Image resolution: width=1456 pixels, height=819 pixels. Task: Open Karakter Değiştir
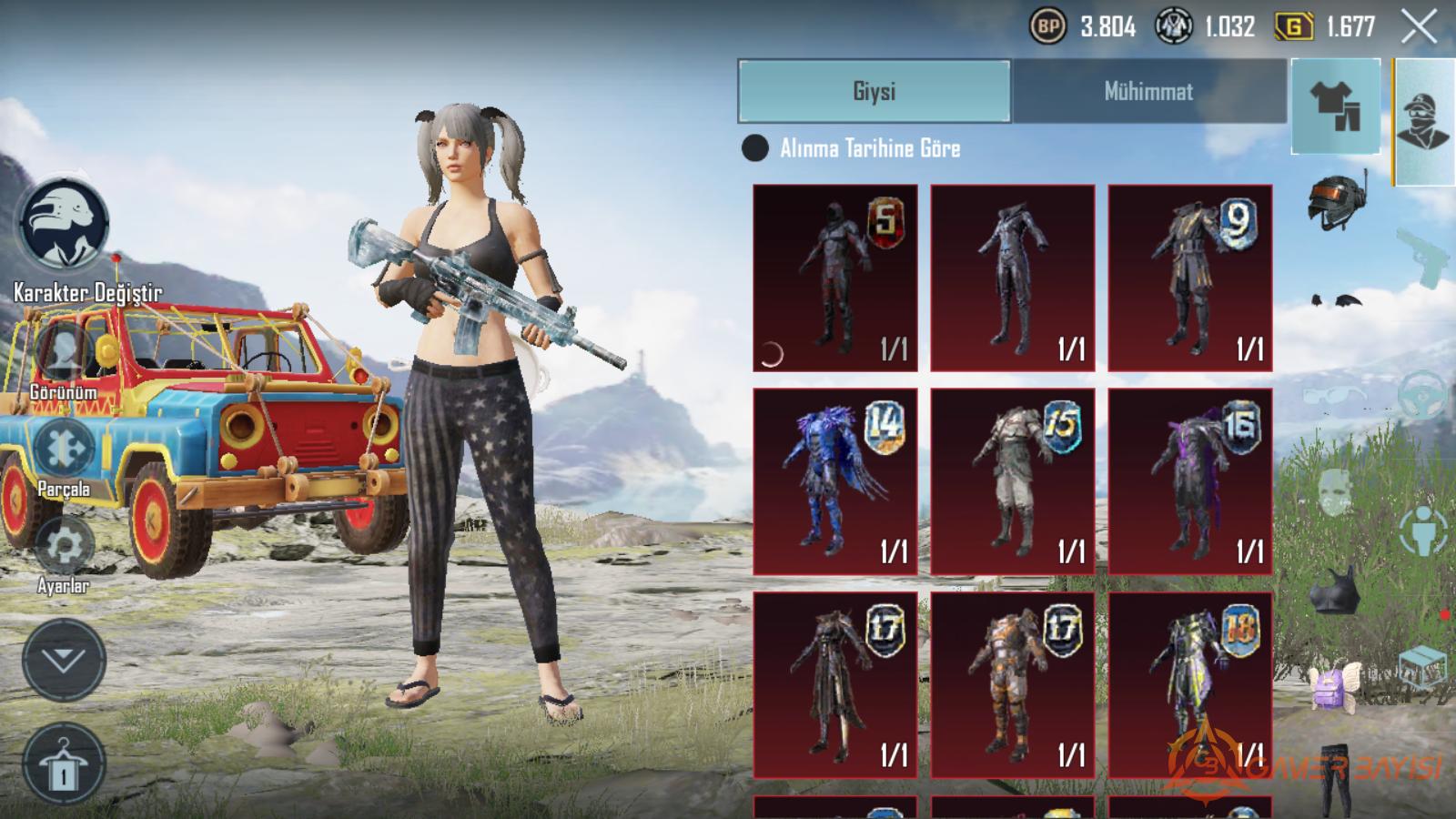pos(64,225)
